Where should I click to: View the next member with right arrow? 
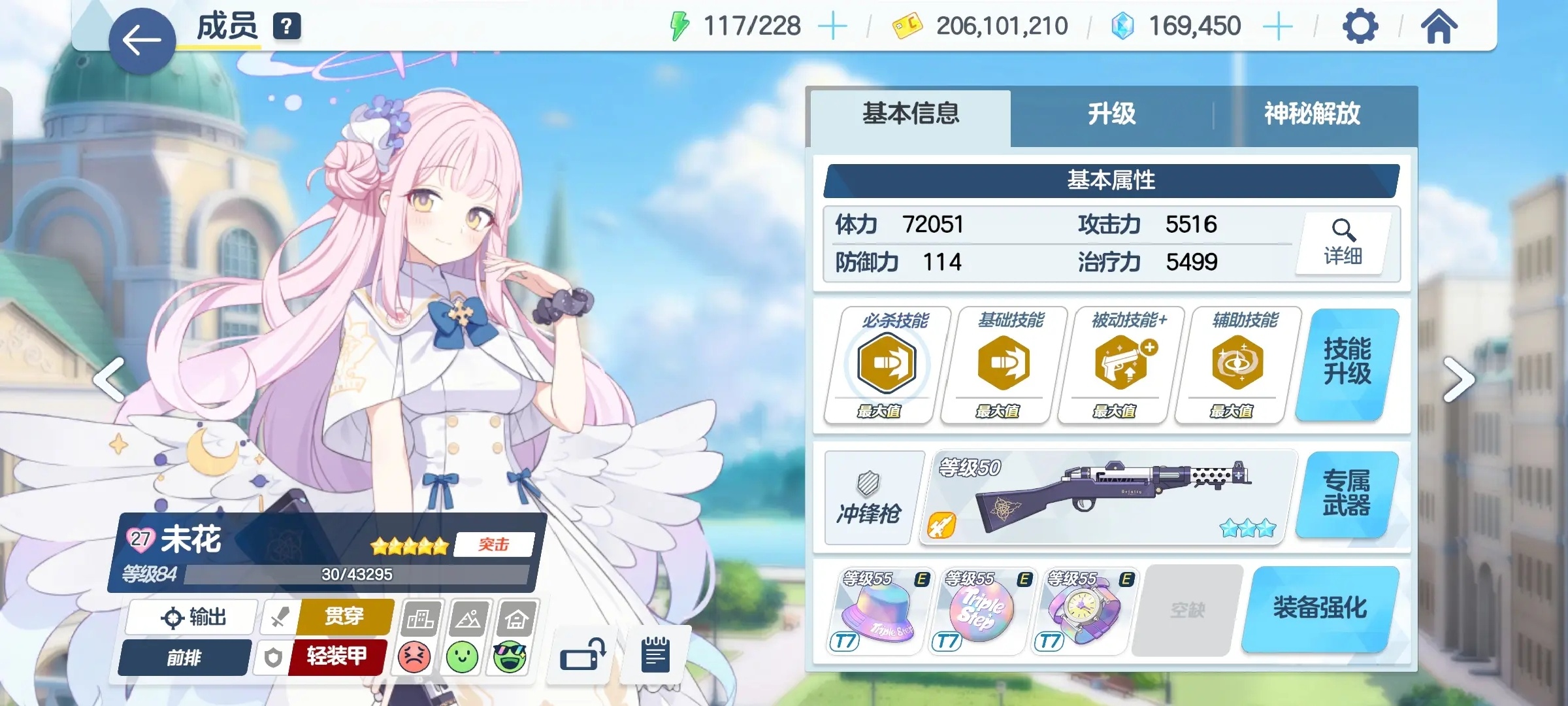tap(1458, 380)
